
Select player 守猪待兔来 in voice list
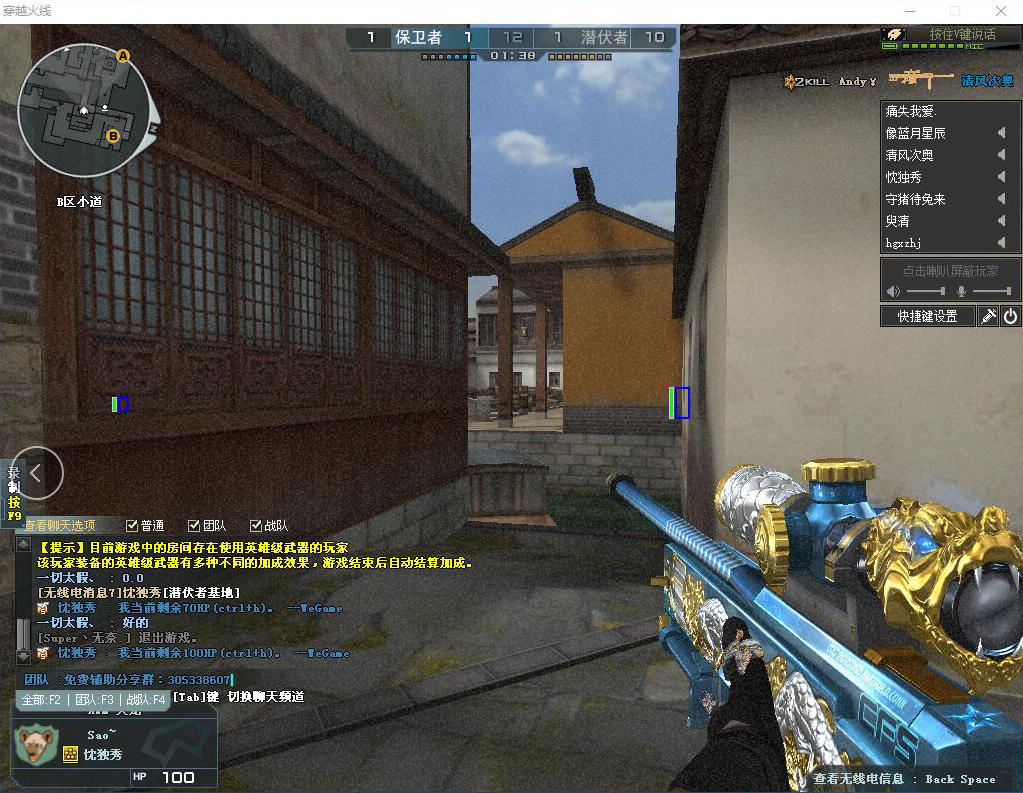click(915, 199)
